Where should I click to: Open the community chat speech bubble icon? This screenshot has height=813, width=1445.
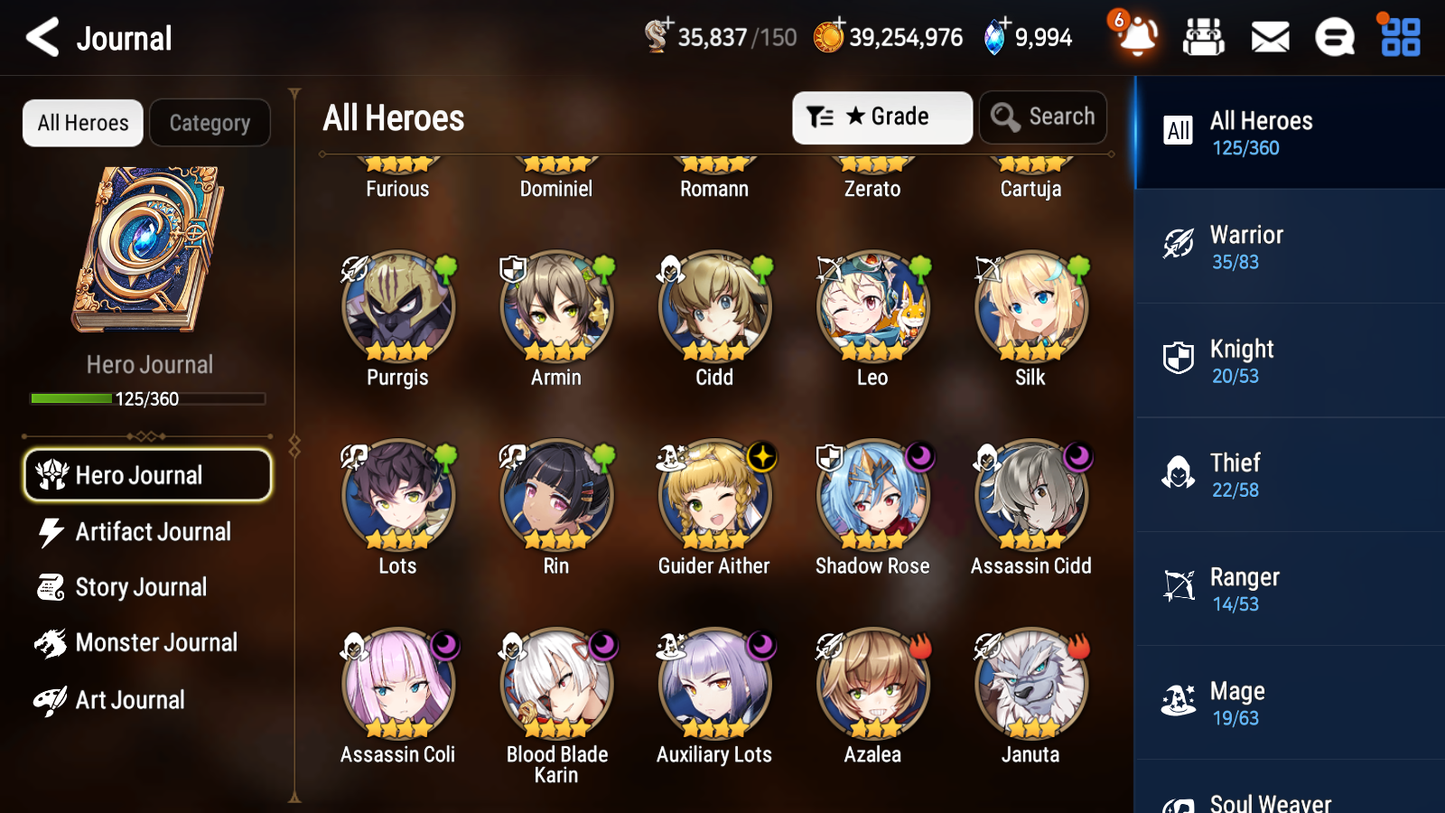coord(1334,36)
